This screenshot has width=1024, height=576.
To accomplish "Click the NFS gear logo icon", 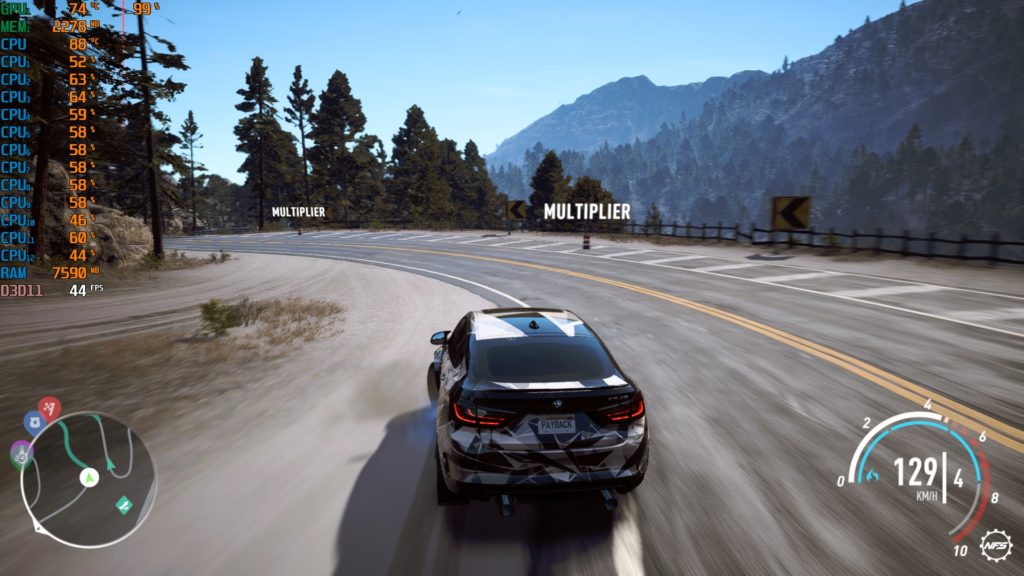I will [995, 545].
